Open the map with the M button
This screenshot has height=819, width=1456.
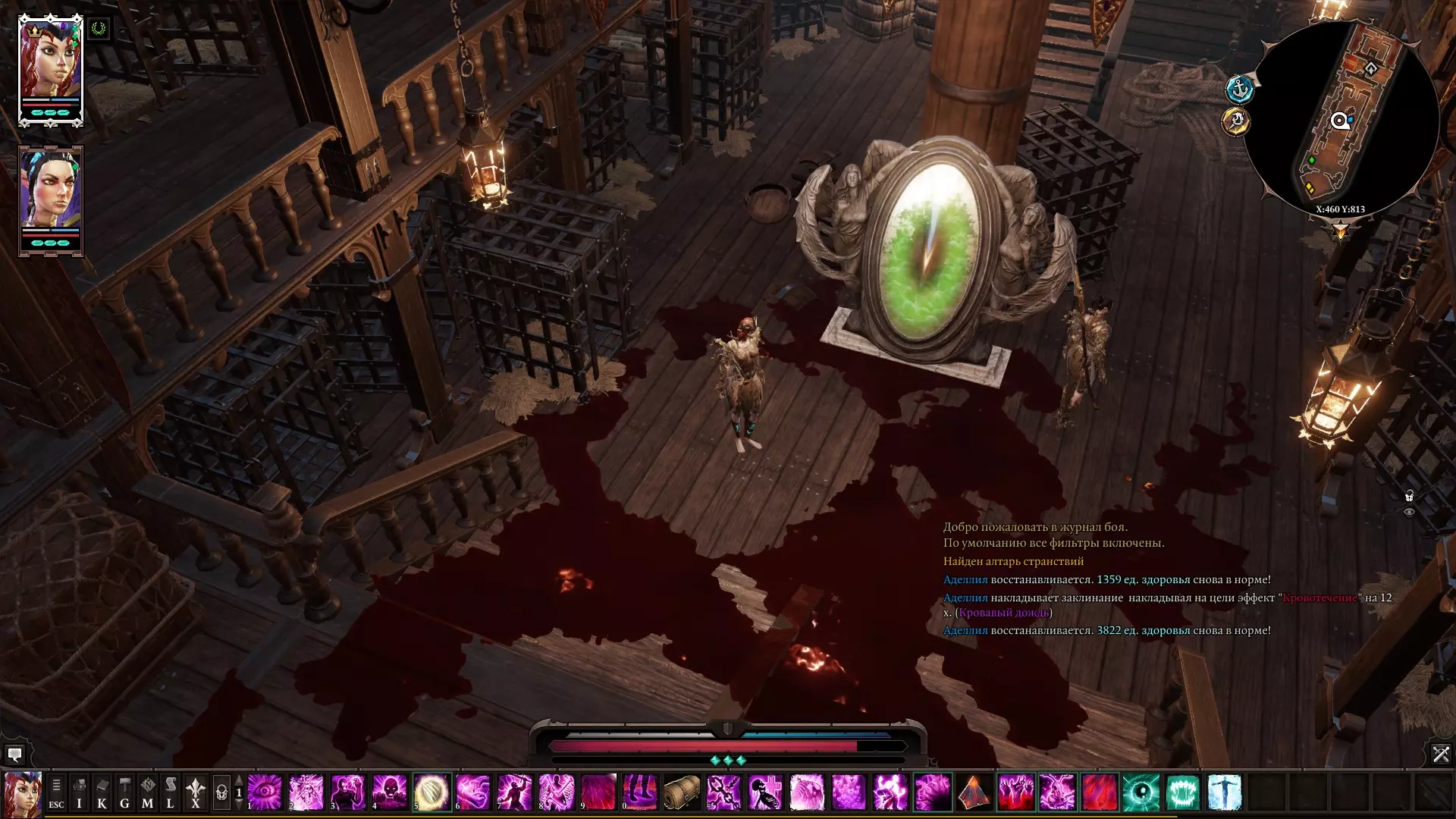148,793
